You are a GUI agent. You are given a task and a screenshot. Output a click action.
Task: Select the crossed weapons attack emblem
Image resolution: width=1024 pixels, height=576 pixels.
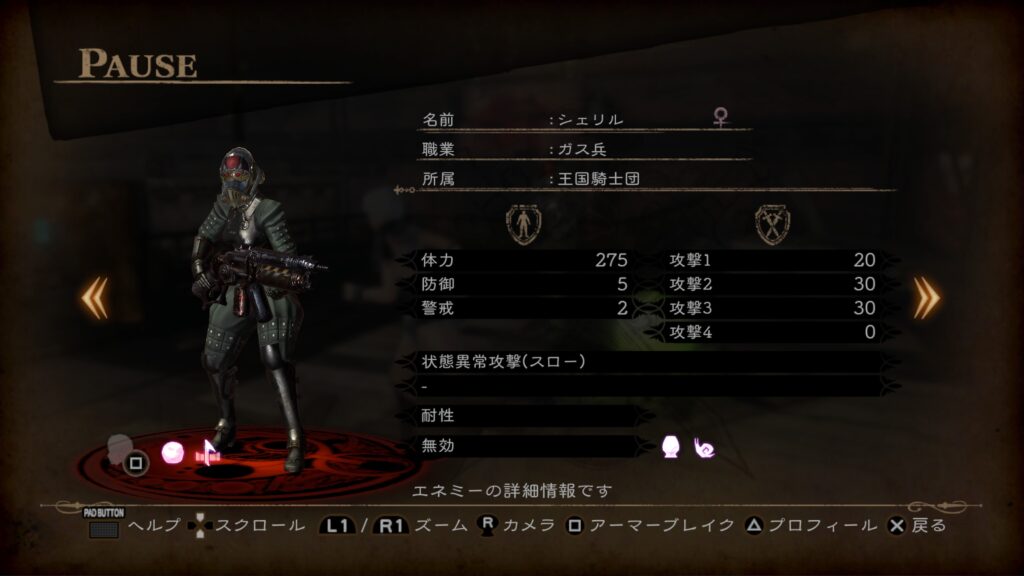tap(772, 224)
